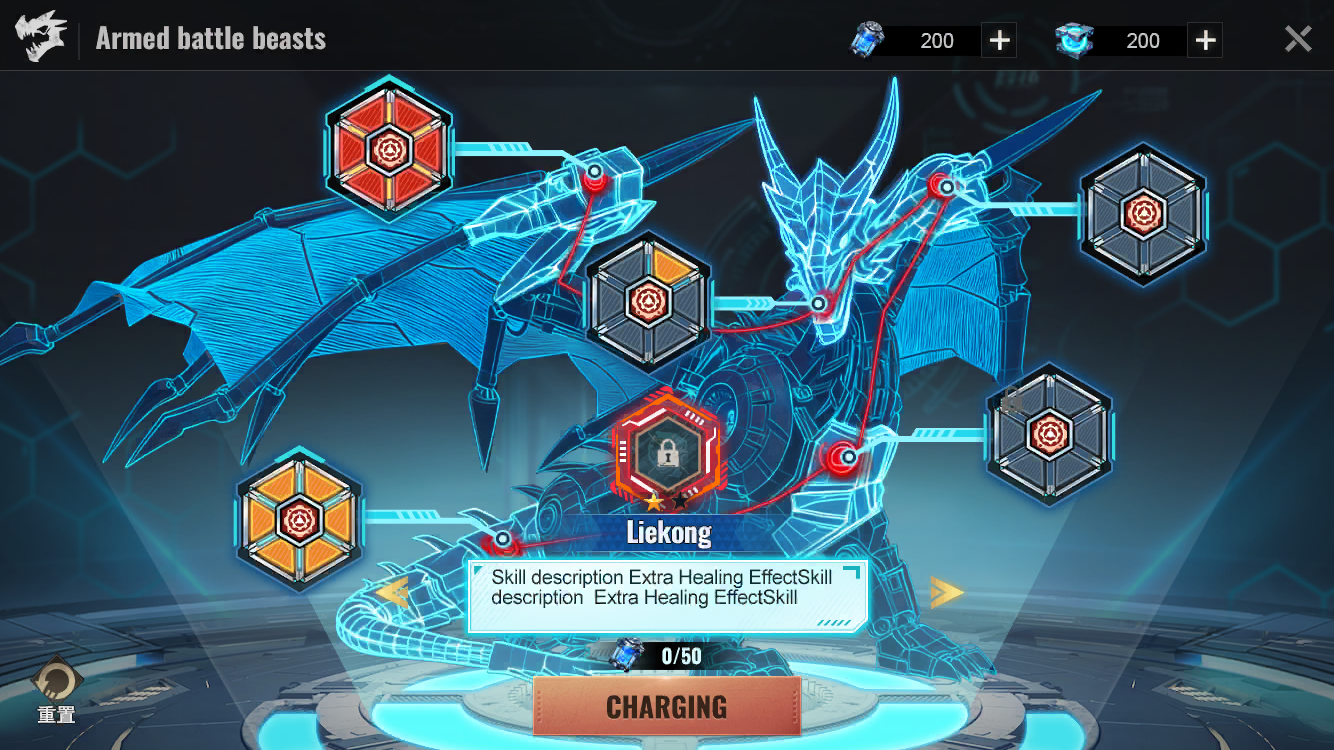1334x750 pixels.
Task: Switch to the next beast with right arrow
Action: [946, 592]
